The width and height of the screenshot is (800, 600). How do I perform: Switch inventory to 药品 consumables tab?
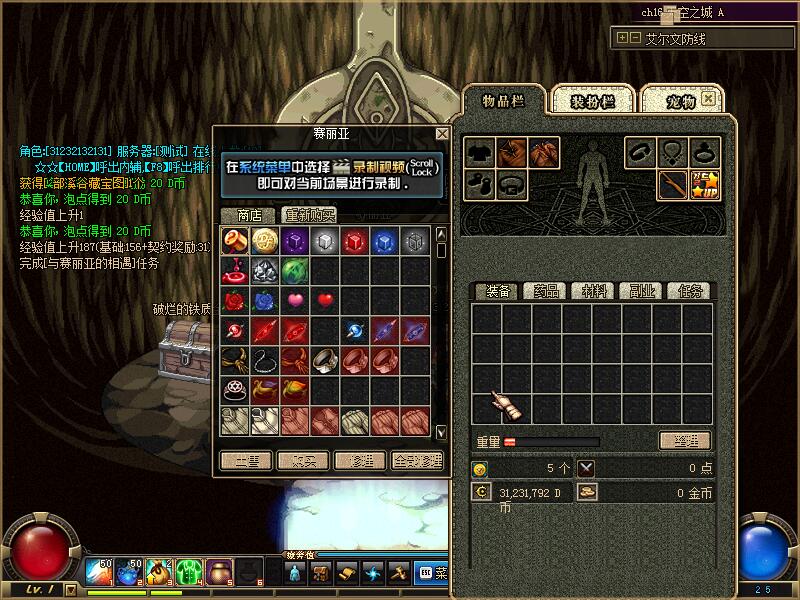(x=547, y=291)
